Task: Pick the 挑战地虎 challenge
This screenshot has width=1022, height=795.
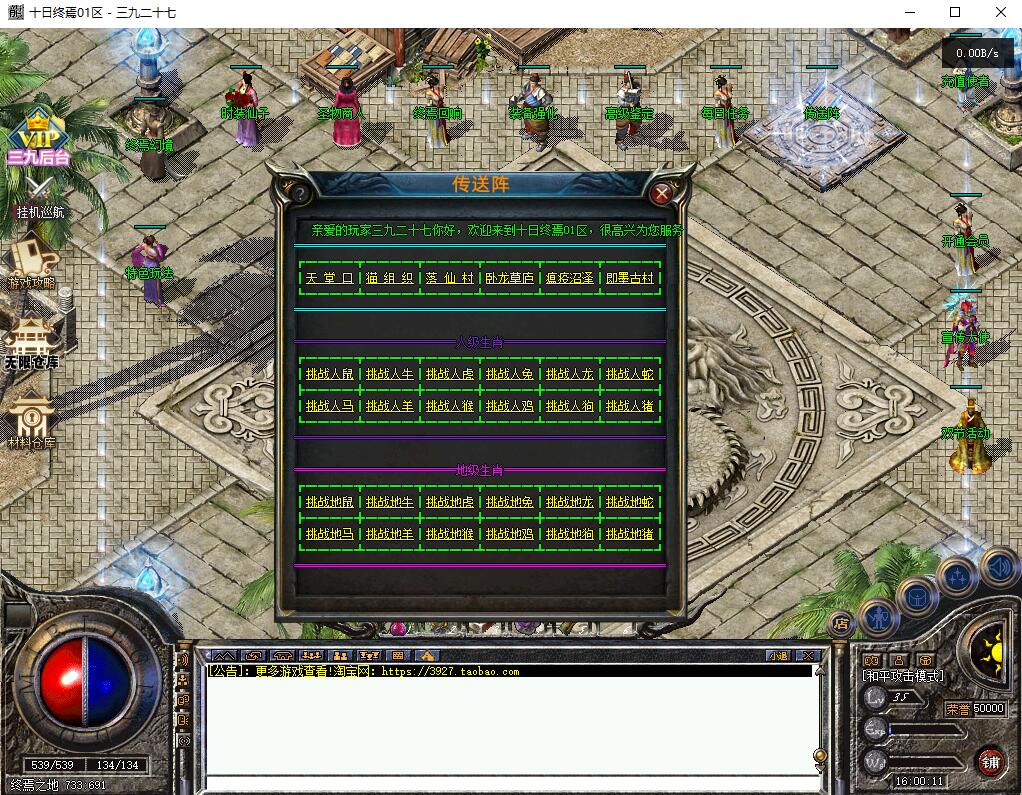Action: pyautogui.click(x=449, y=502)
